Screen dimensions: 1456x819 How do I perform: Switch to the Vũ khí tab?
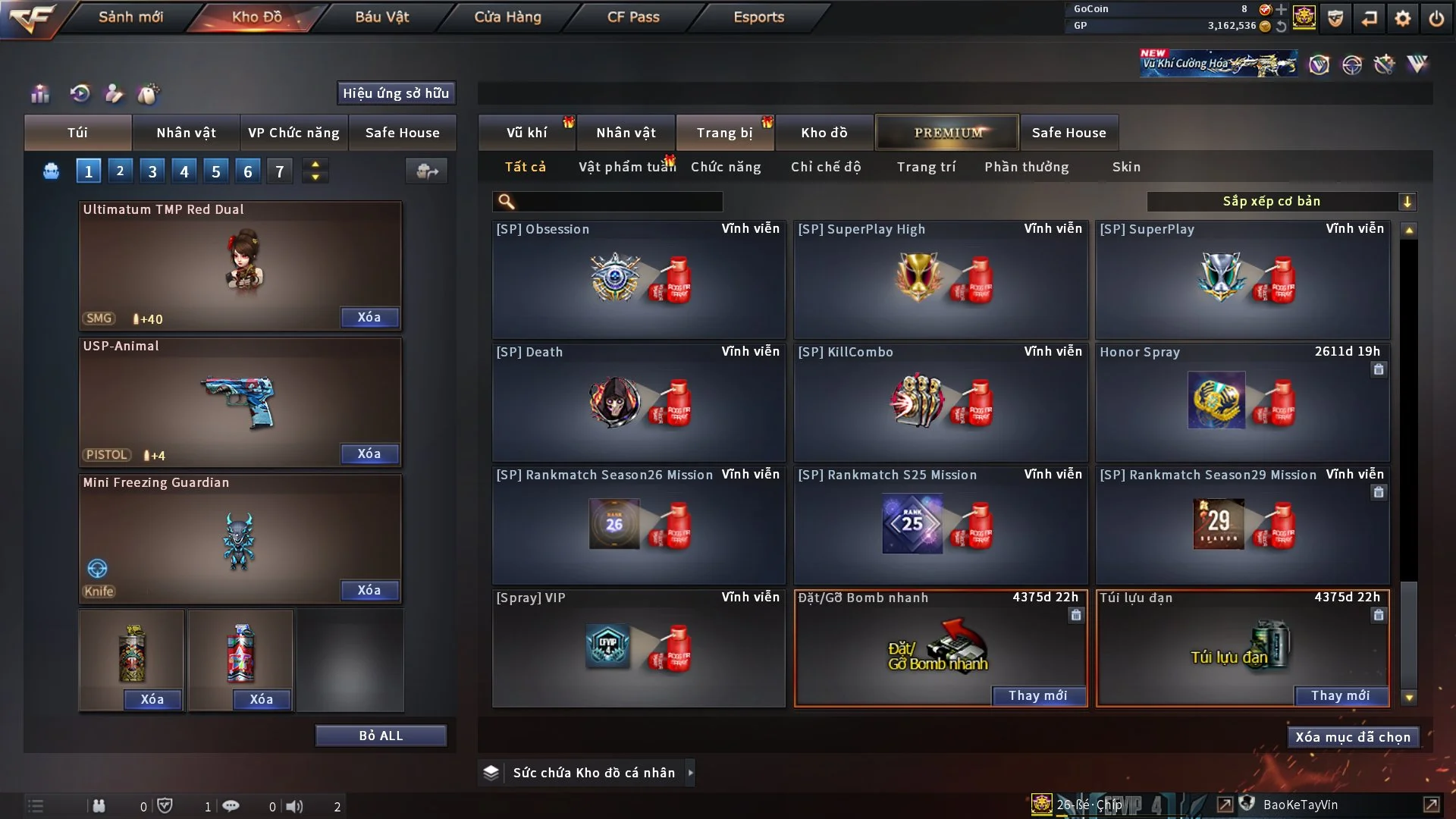click(x=526, y=133)
